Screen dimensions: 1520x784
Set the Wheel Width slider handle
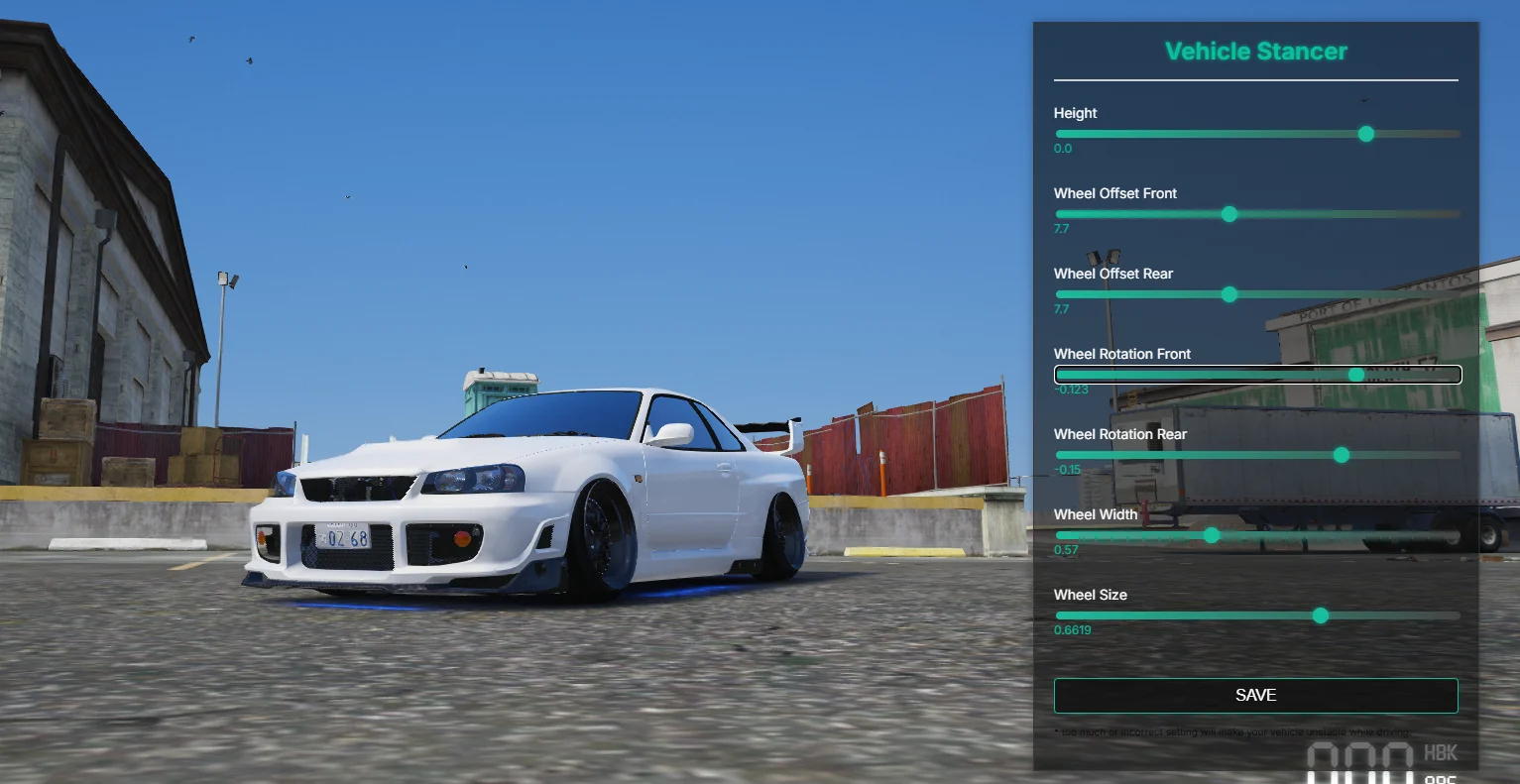click(1212, 535)
